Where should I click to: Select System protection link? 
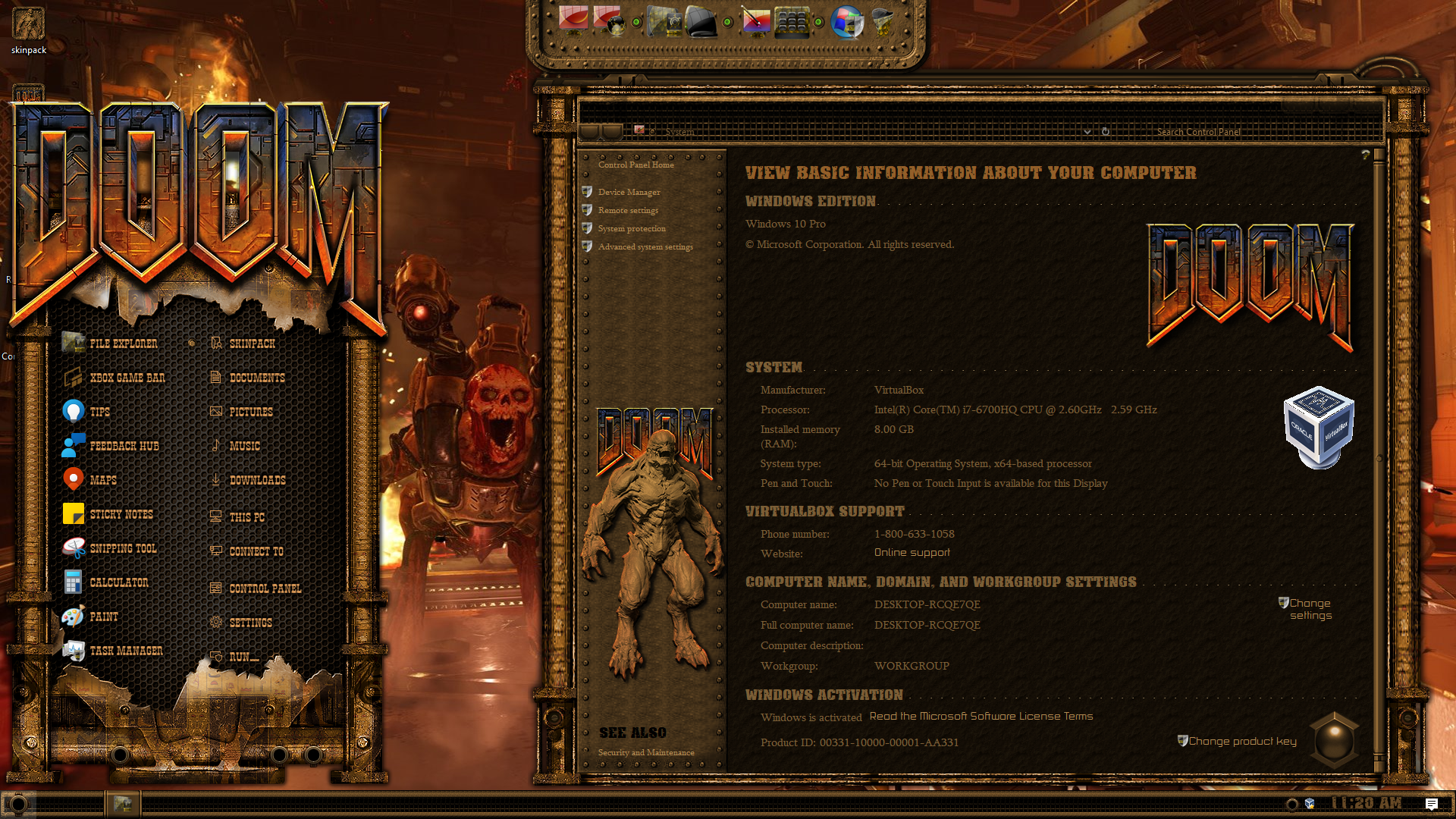(x=632, y=228)
